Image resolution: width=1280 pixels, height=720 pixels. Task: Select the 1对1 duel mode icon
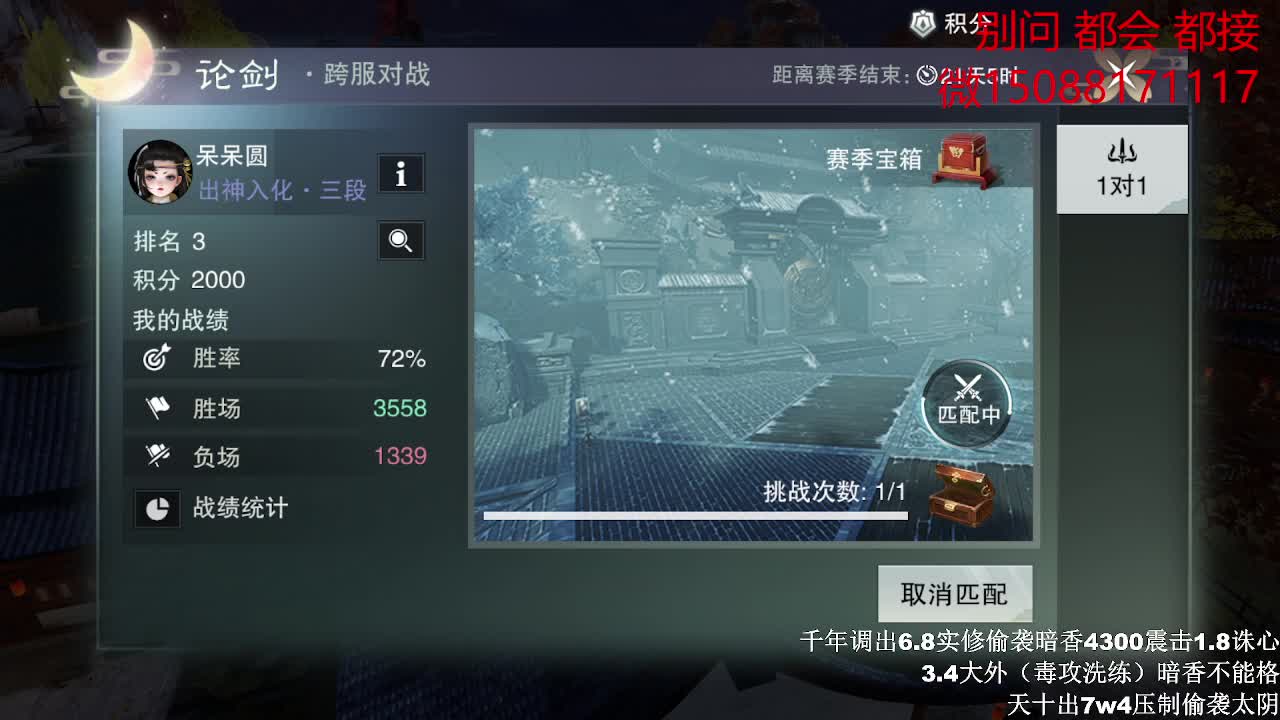pos(1121,168)
